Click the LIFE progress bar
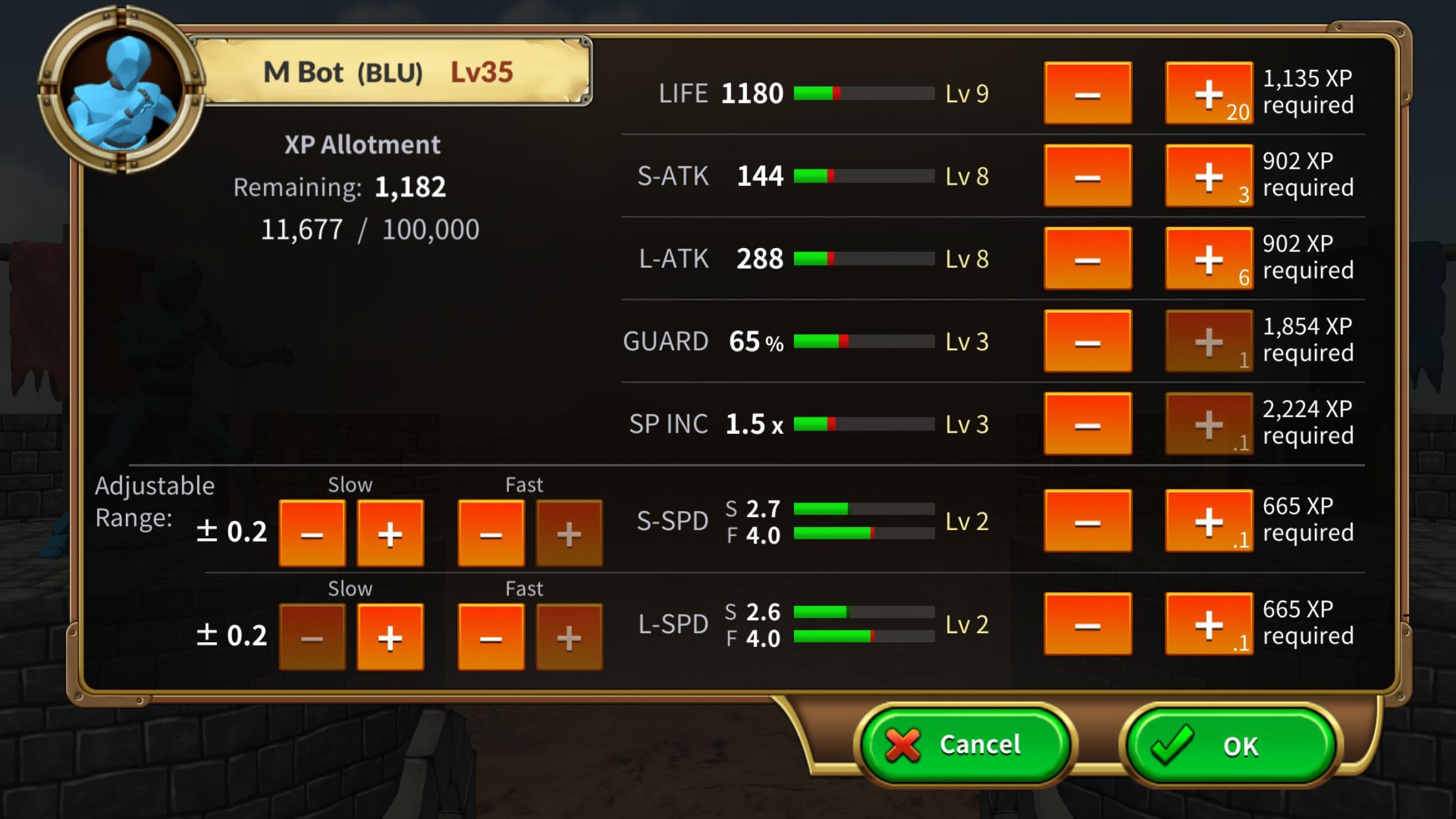1456x819 pixels. (x=864, y=94)
